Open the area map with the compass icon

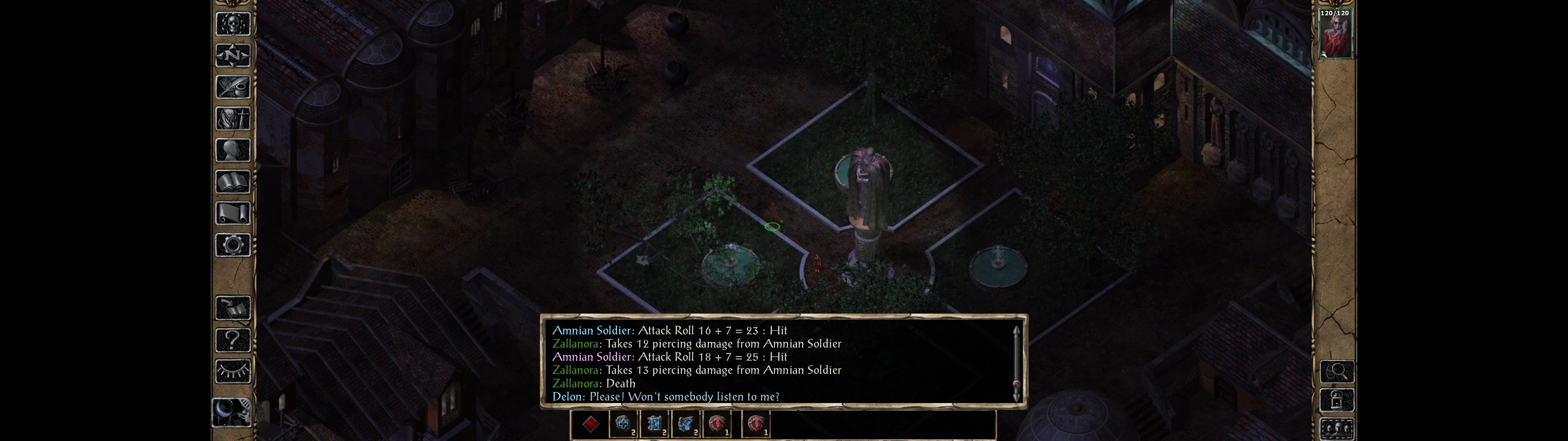pos(232,55)
